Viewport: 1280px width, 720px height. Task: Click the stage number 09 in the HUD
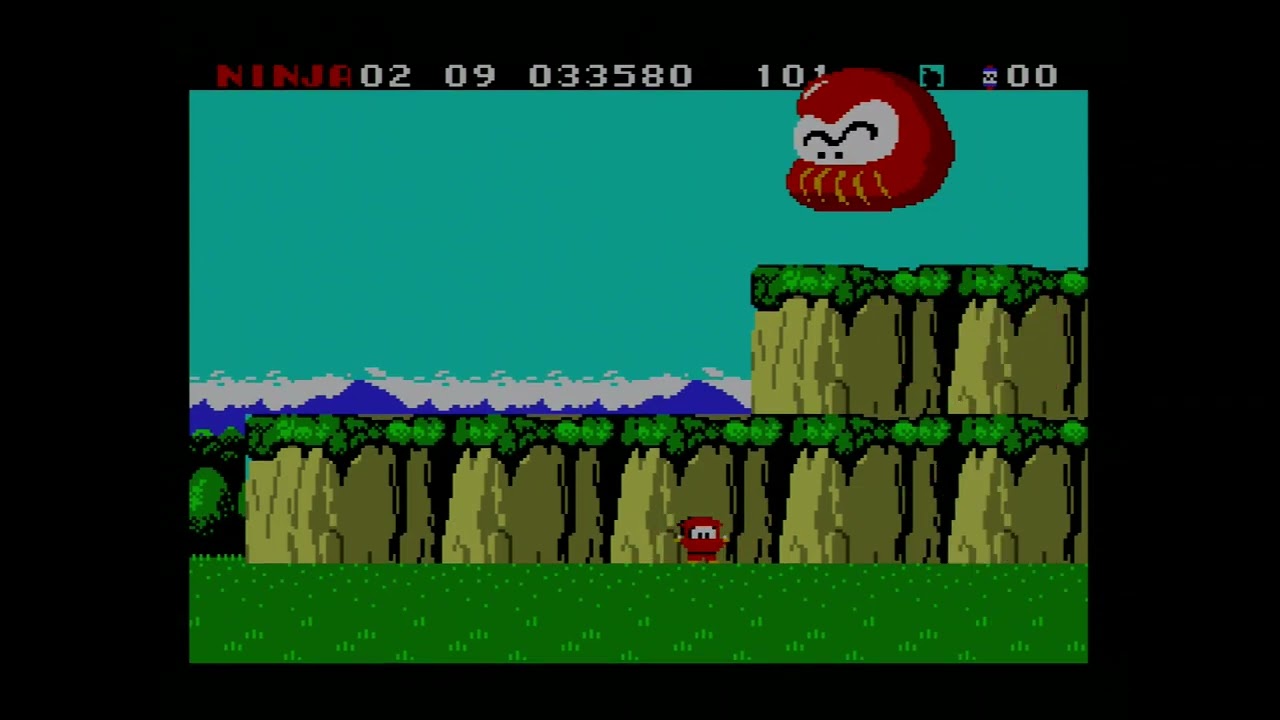tap(470, 76)
